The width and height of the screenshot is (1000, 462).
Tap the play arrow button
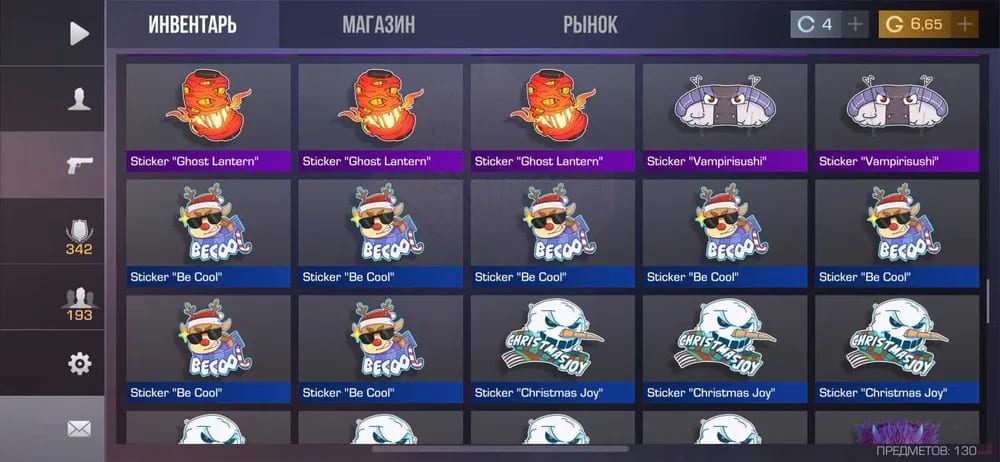tap(79, 33)
